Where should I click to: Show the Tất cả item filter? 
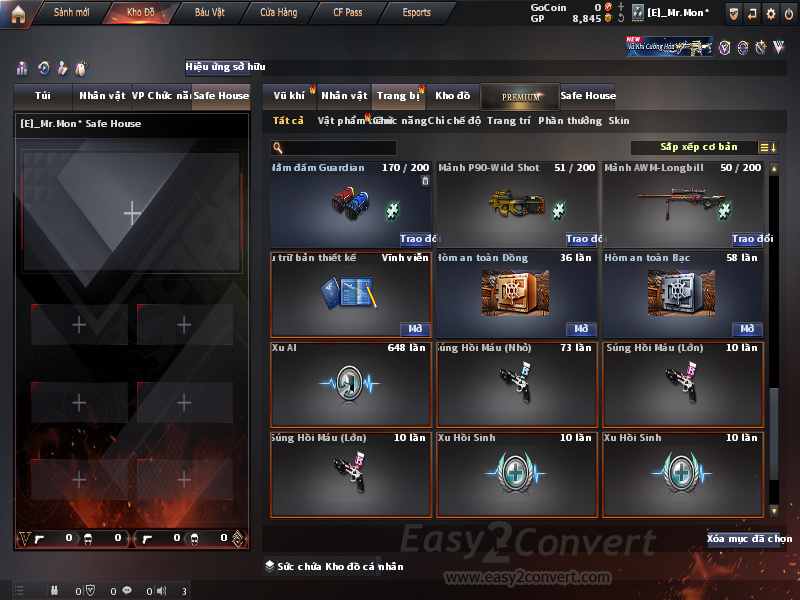(x=288, y=121)
